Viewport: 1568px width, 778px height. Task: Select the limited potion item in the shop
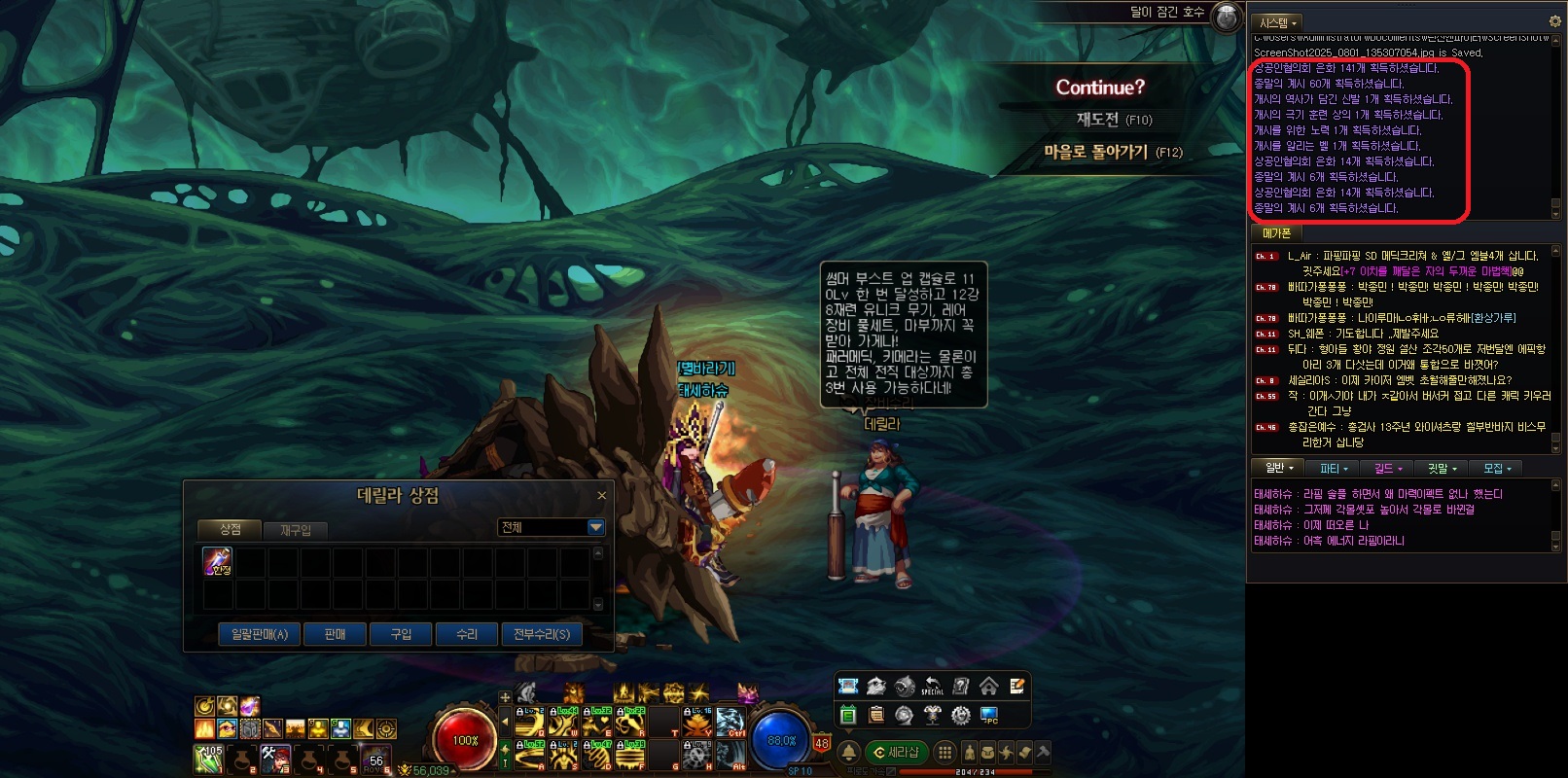click(x=217, y=561)
